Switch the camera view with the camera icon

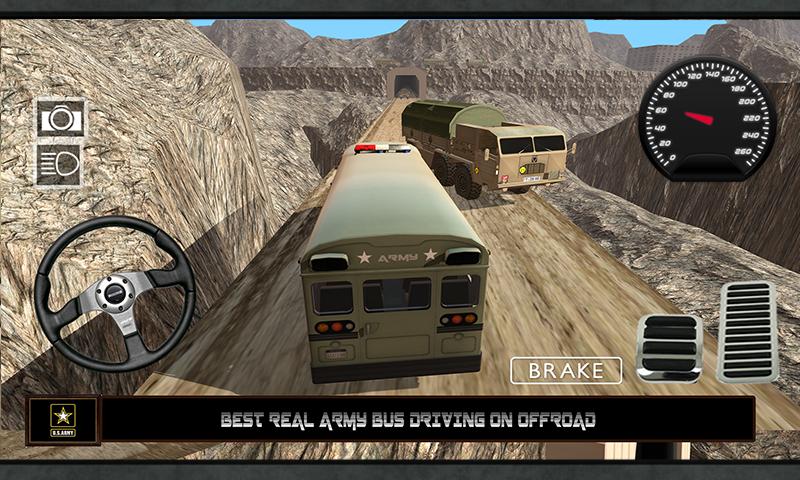click(x=60, y=118)
